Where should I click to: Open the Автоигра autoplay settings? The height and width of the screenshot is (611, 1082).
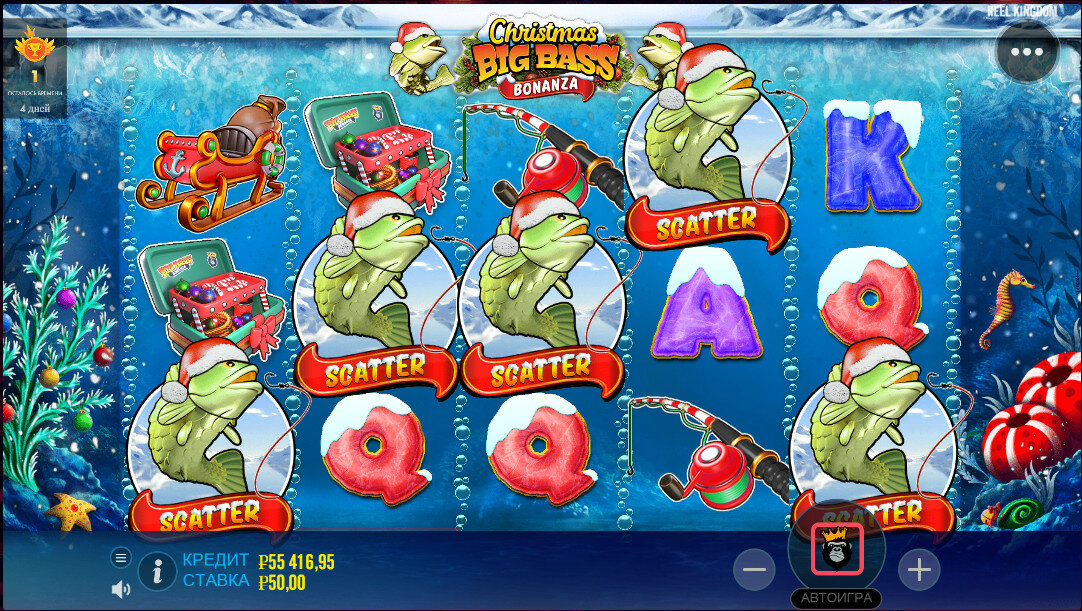tap(836, 598)
